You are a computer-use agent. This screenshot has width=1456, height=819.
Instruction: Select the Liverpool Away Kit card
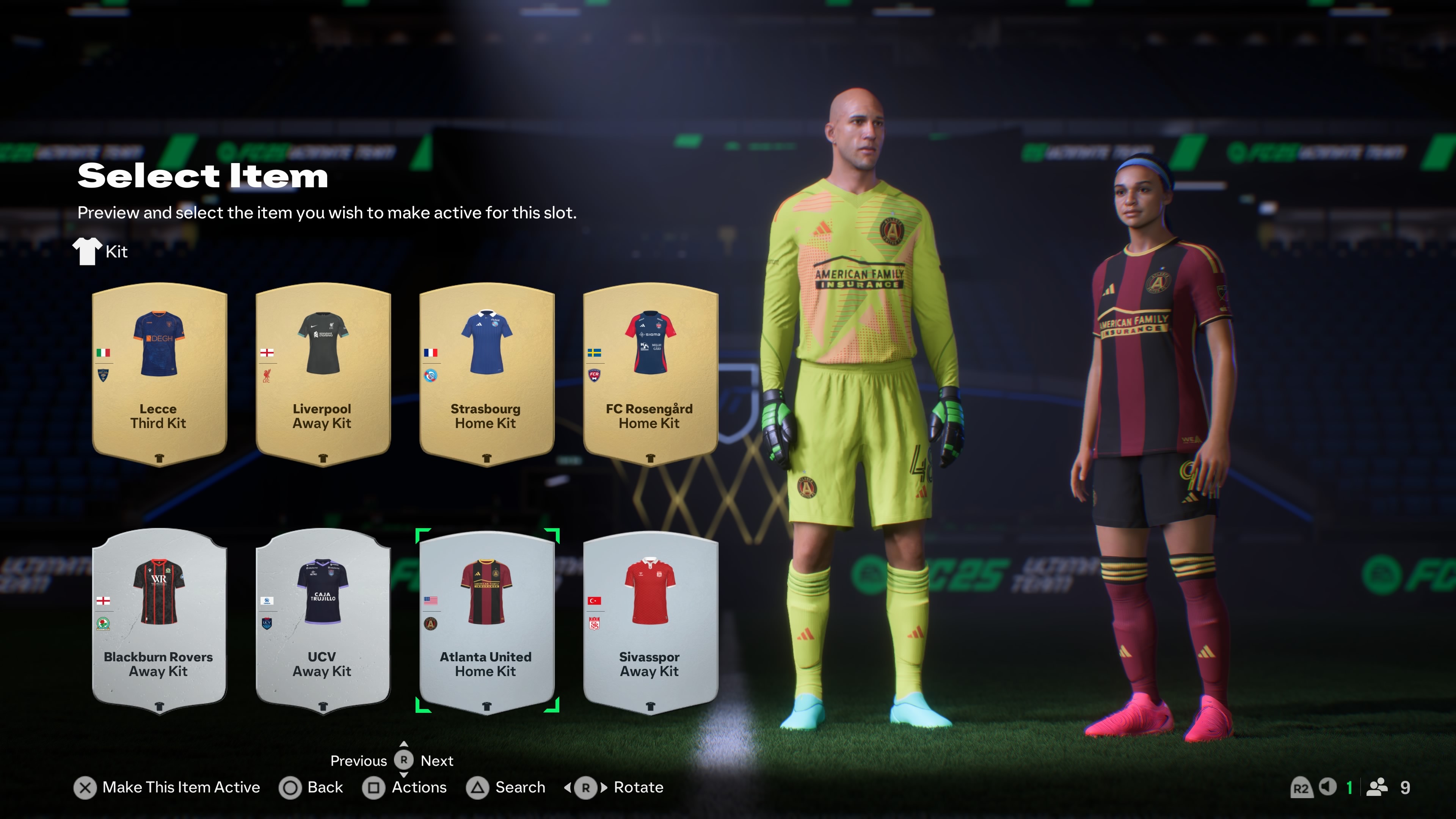point(322,373)
